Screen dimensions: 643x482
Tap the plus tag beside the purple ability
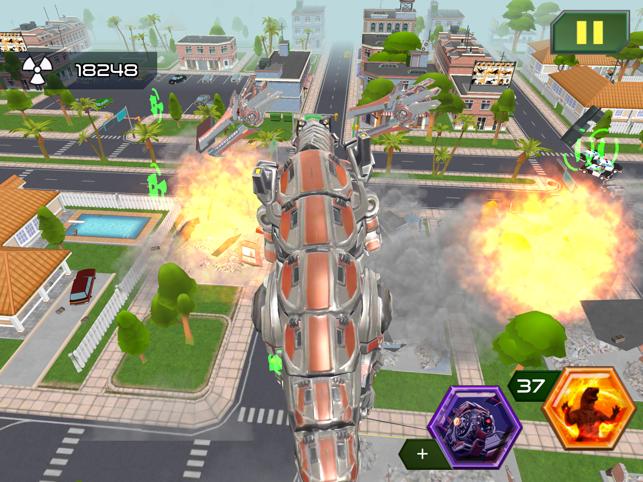(422, 454)
